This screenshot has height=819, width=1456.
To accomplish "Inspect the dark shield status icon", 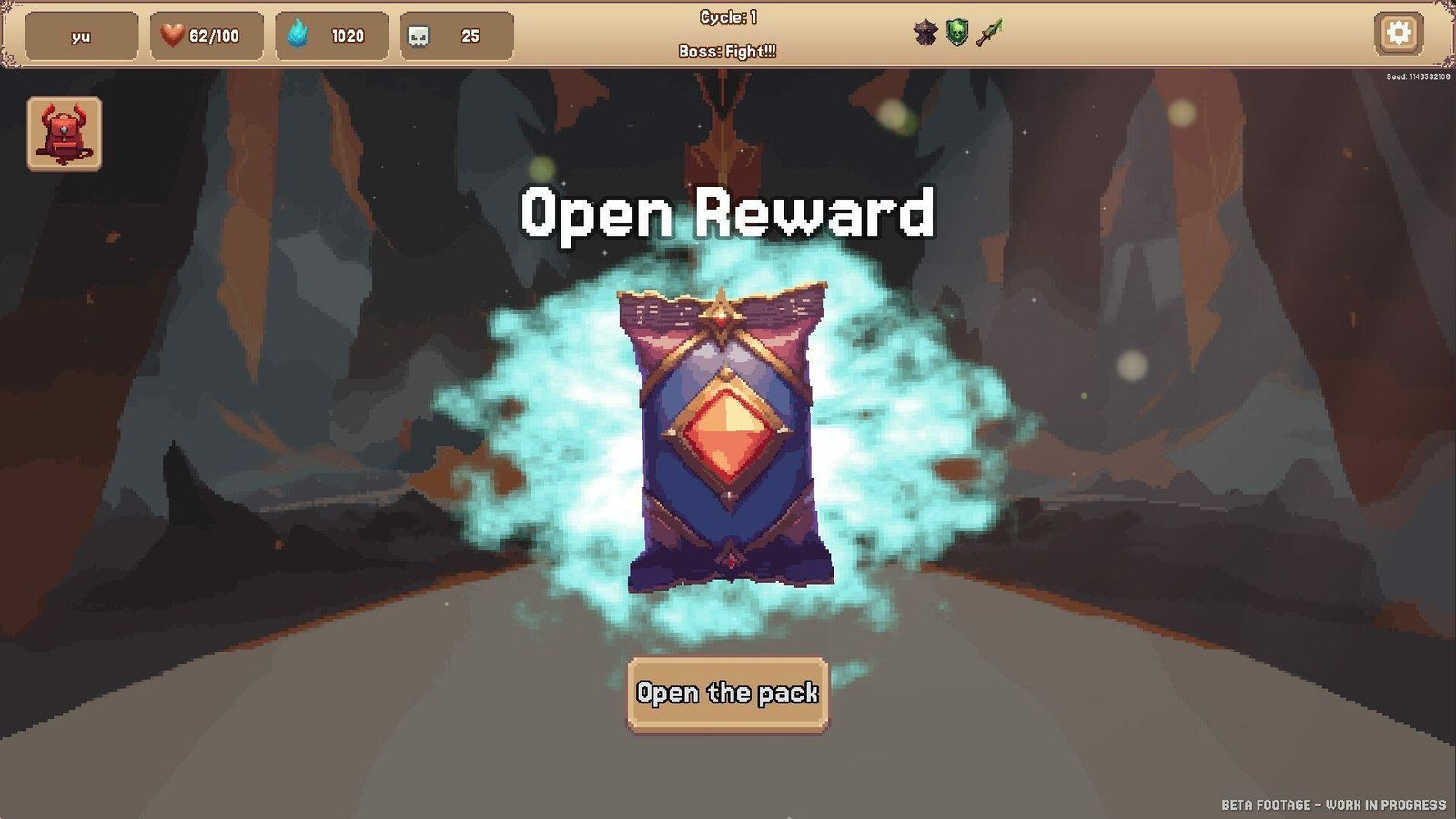I will [x=925, y=30].
